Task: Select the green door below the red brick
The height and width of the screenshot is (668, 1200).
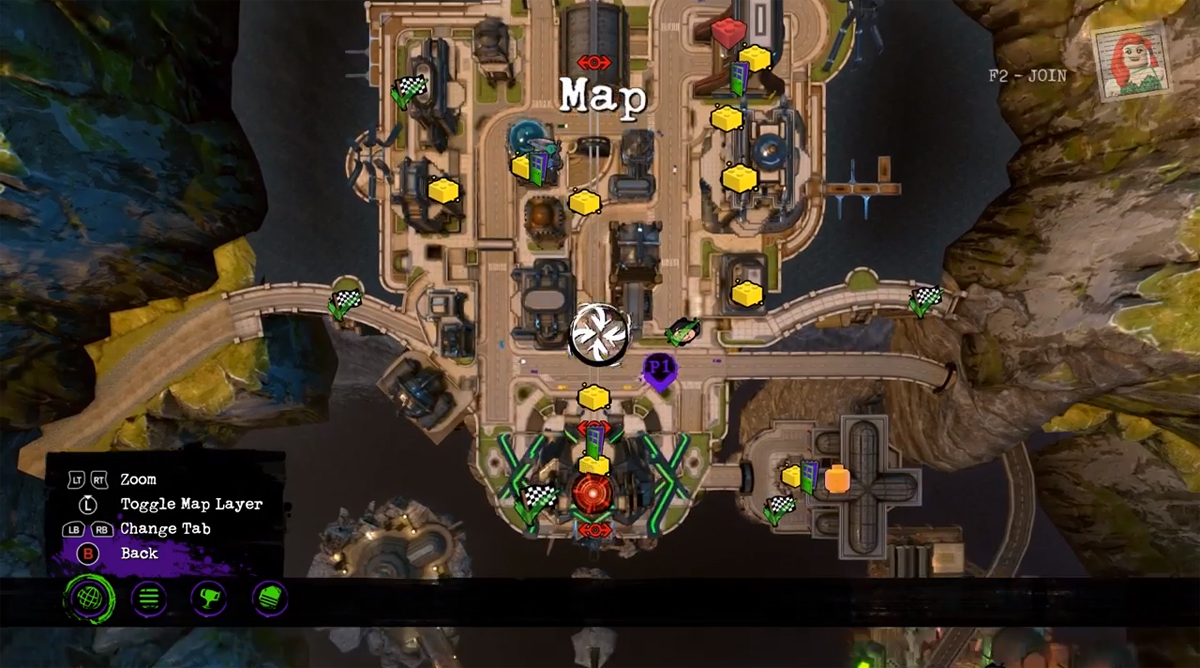Action: coord(738,80)
